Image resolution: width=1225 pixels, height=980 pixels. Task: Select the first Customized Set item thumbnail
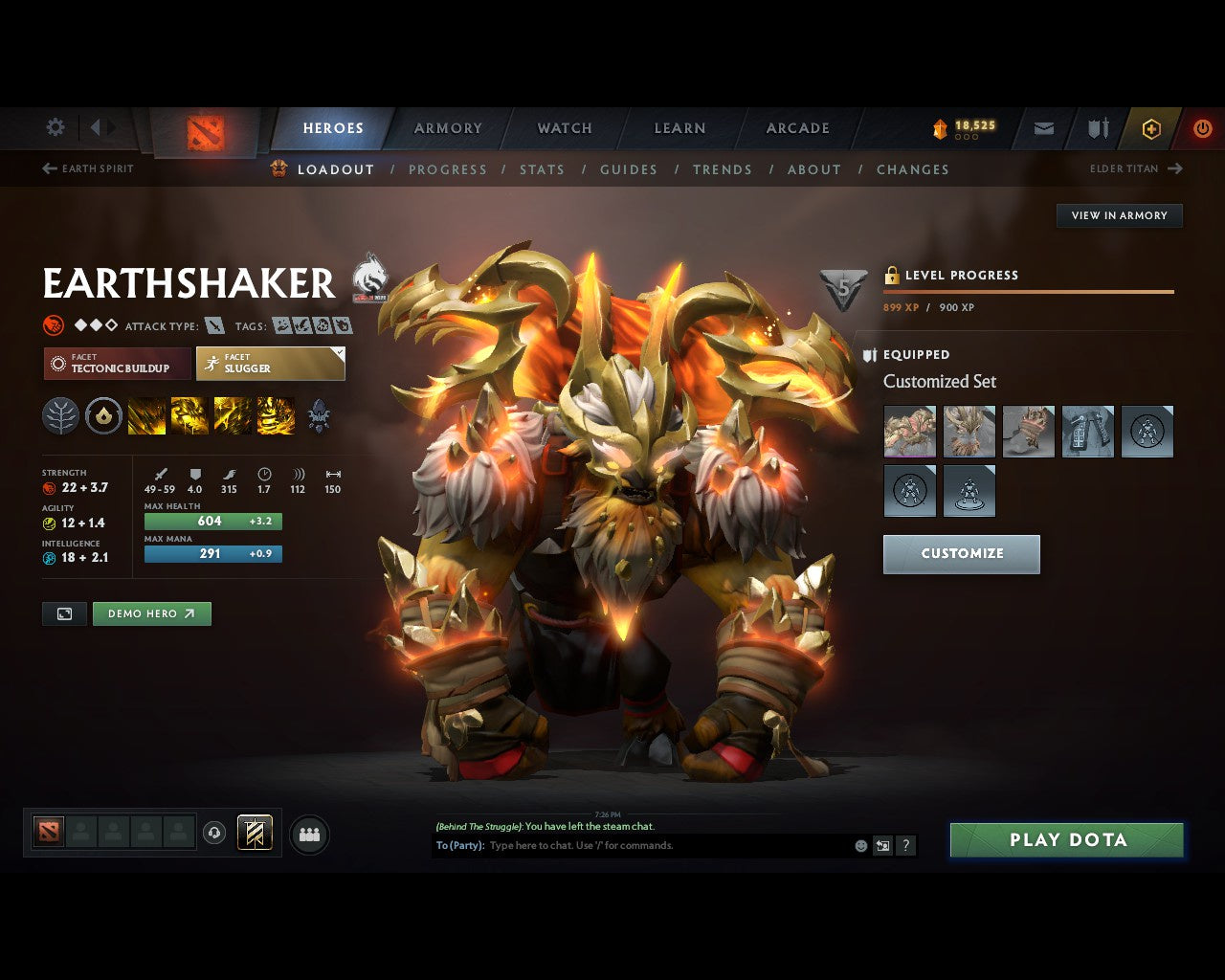click(909, 432)
